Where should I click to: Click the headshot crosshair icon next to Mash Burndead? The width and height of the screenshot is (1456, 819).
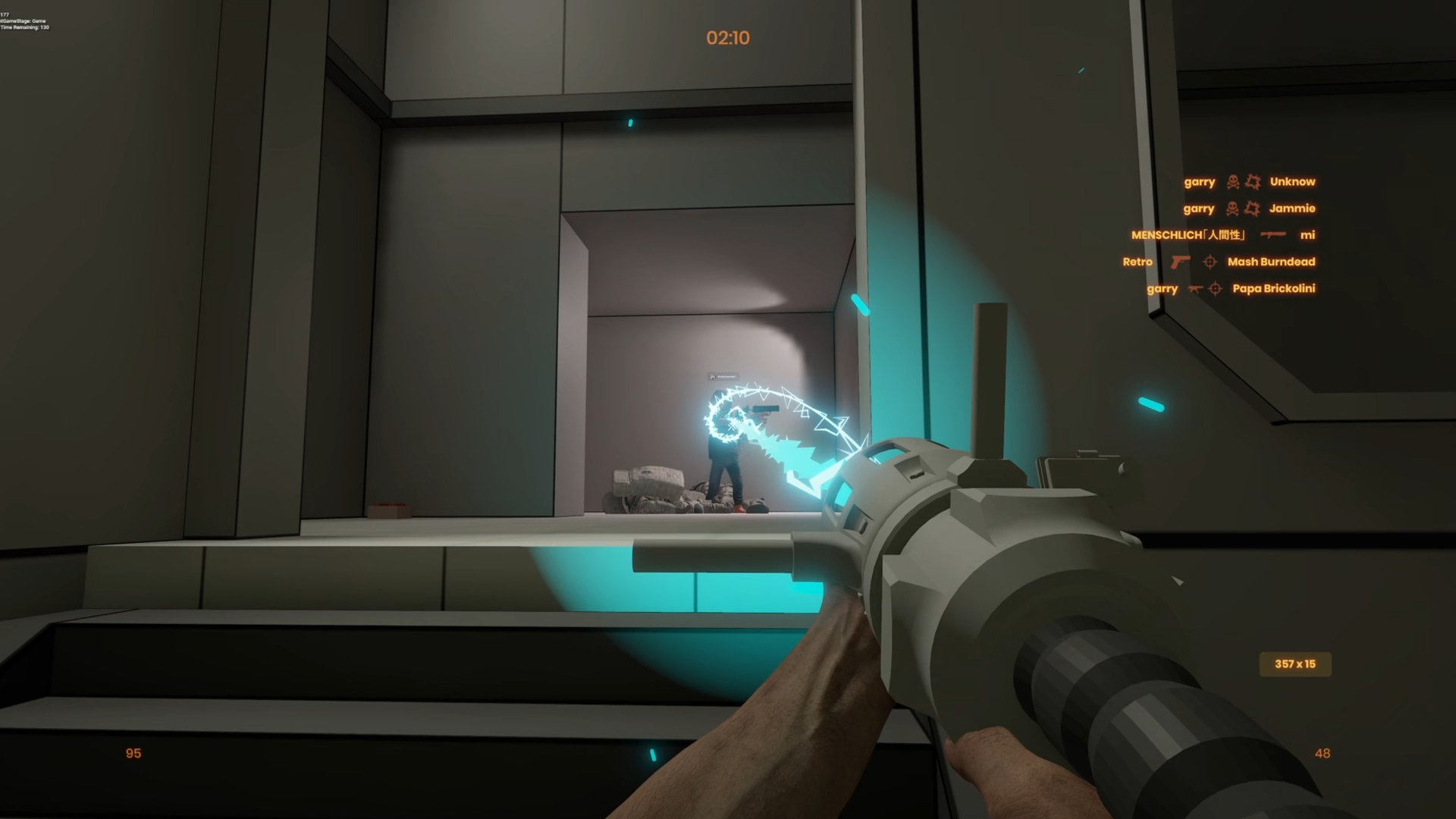[x=1210, y=262]
